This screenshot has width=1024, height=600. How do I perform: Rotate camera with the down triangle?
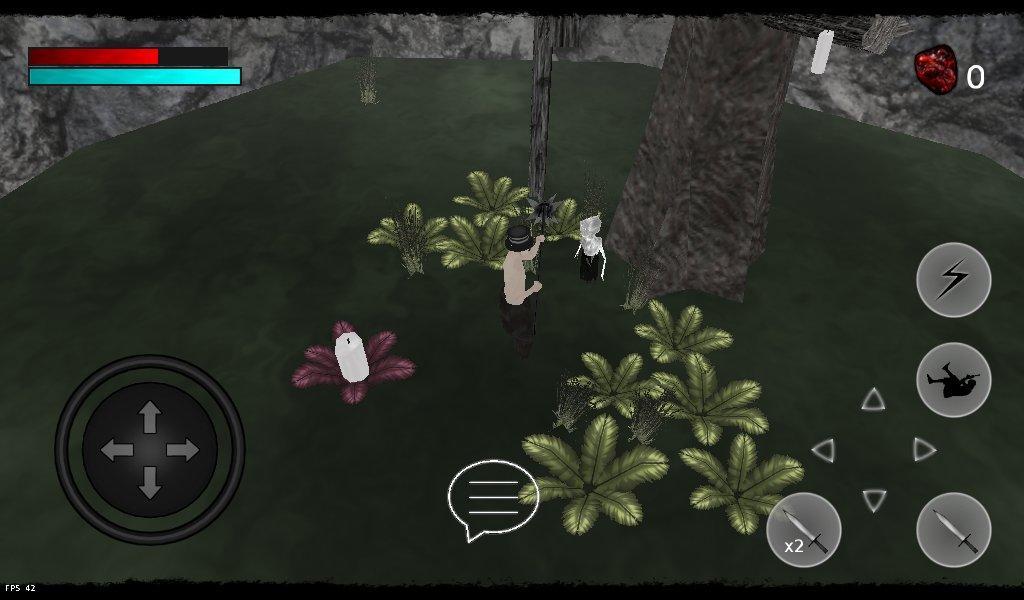(x=873, y=499)
